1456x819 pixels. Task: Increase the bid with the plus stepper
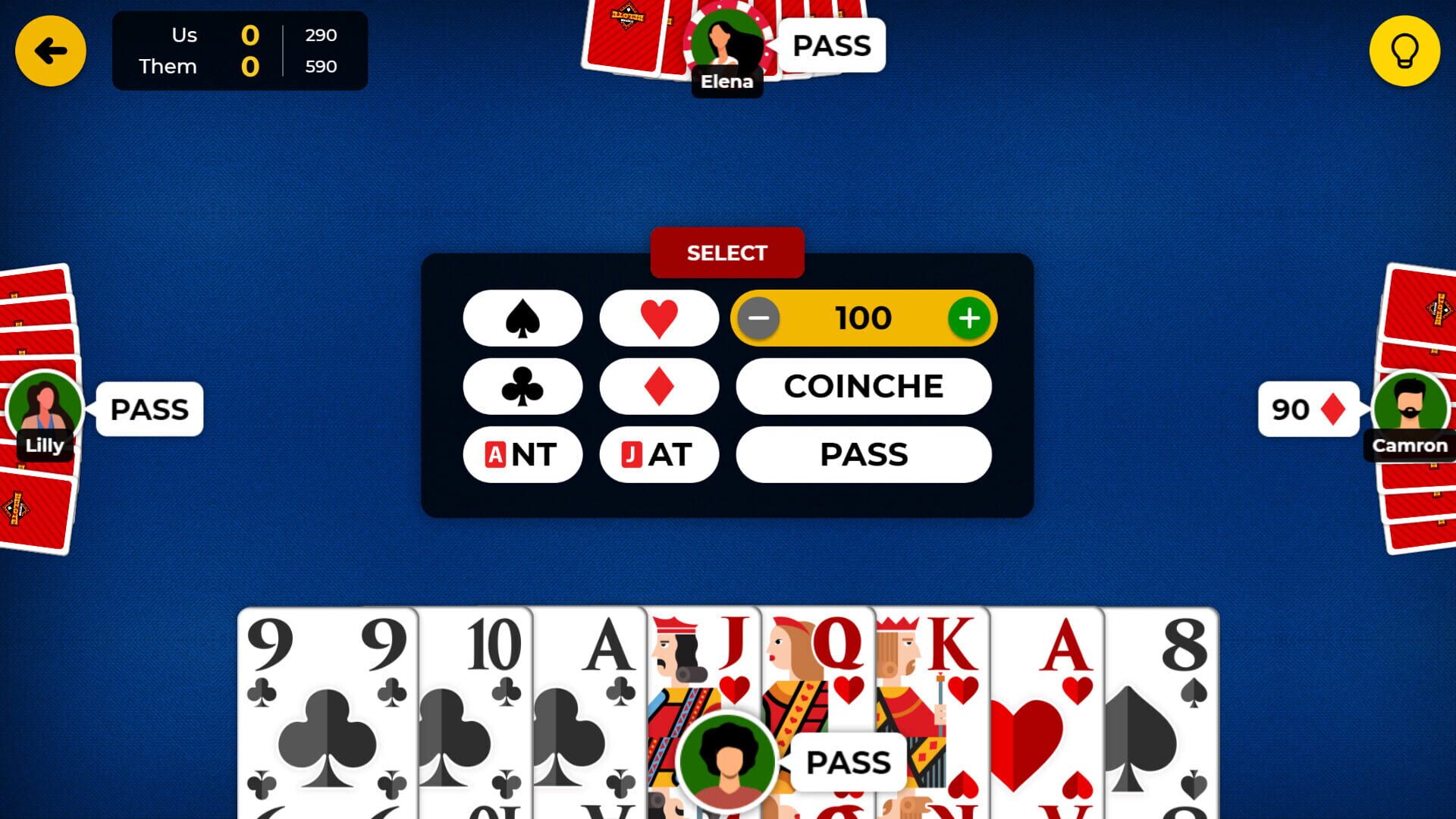[x=968, y=318]
